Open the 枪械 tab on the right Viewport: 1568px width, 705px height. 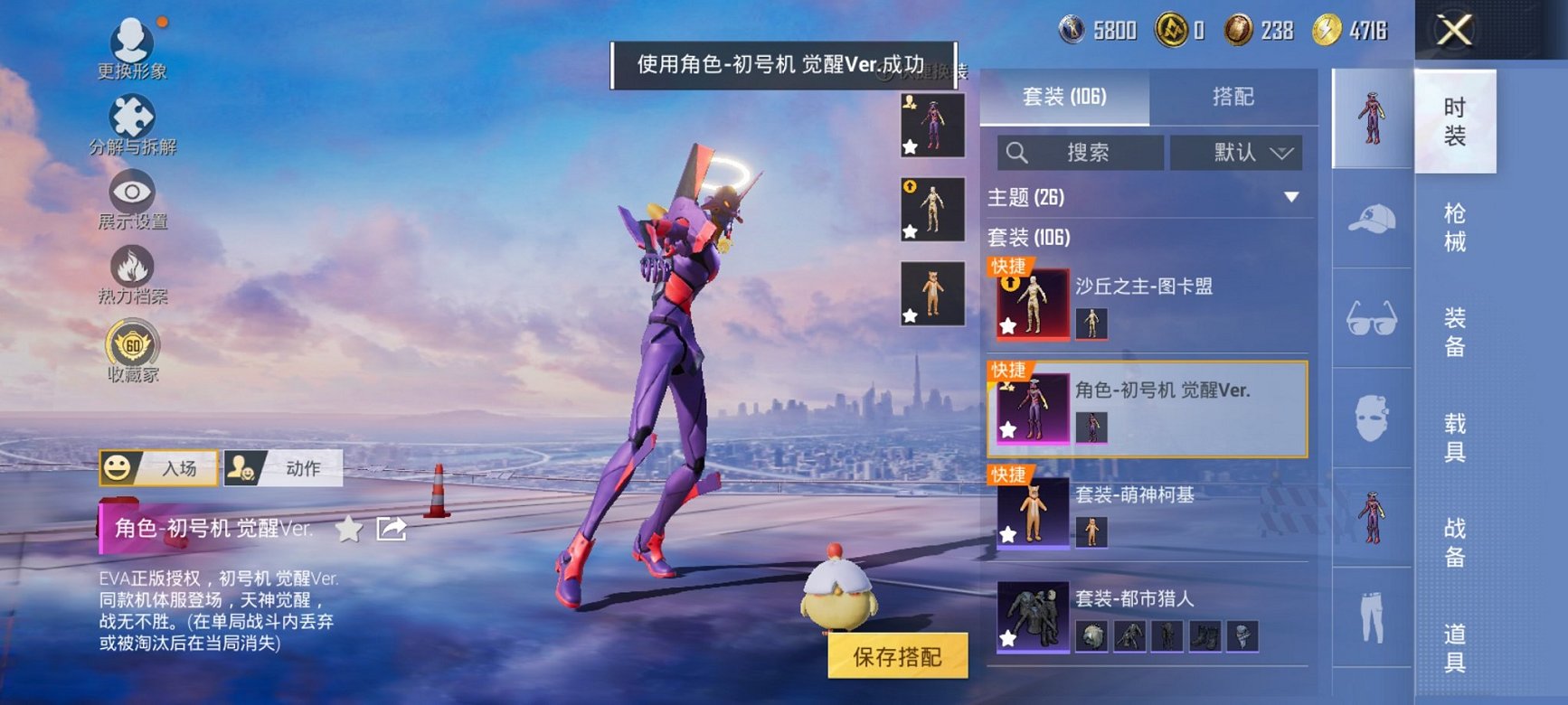(1453, 226)
